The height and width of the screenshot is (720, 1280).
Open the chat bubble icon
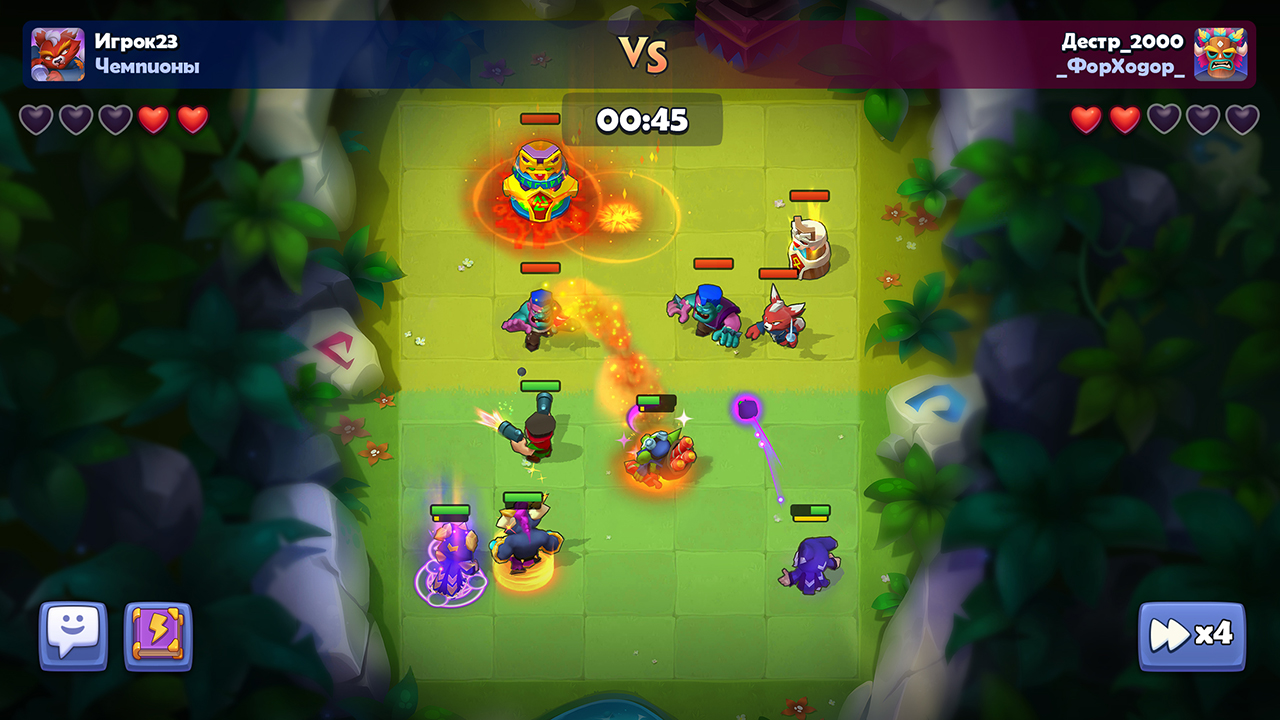(72, 637)
